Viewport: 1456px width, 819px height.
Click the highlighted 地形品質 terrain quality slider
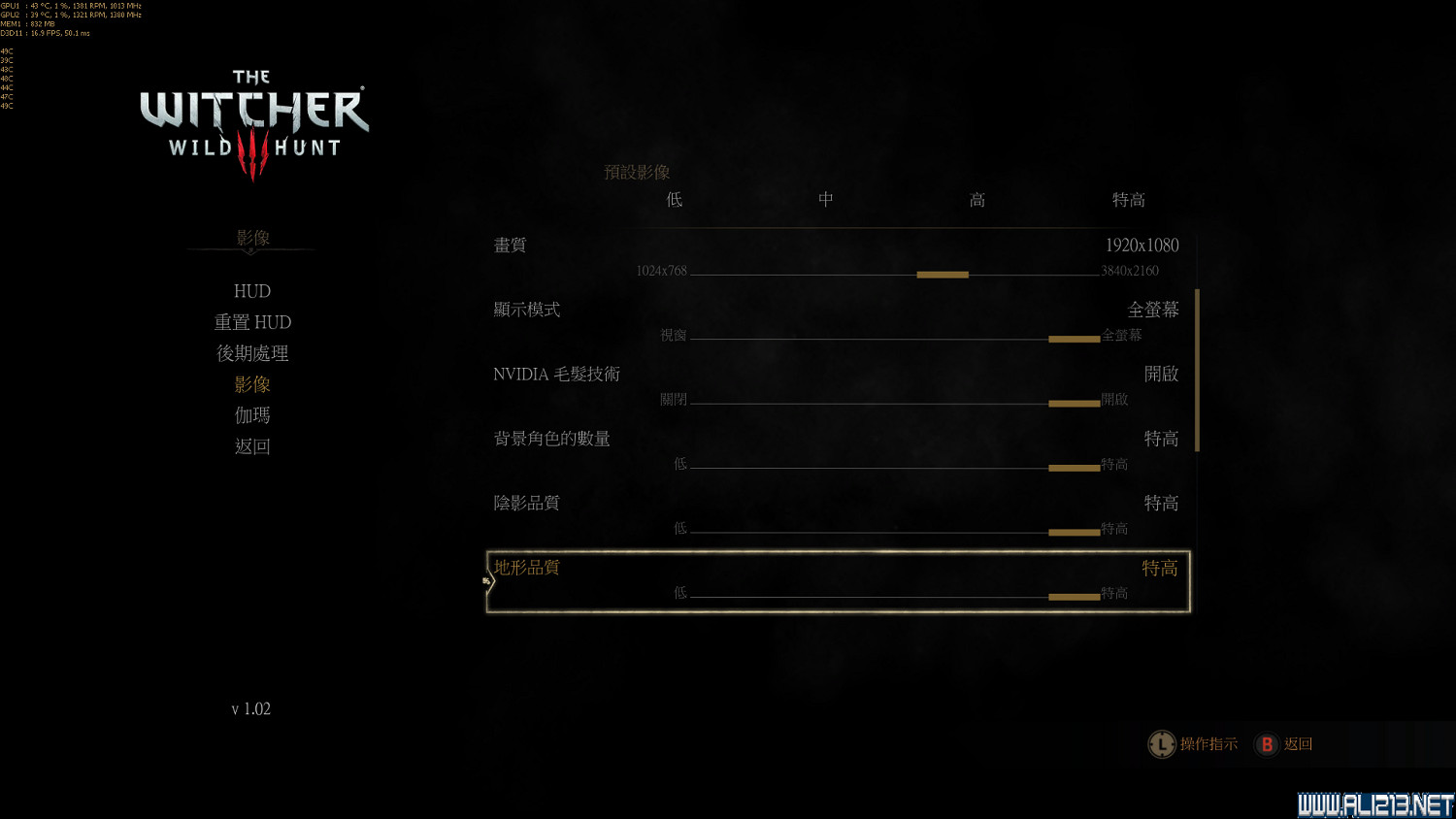(x=1074, y=595)
